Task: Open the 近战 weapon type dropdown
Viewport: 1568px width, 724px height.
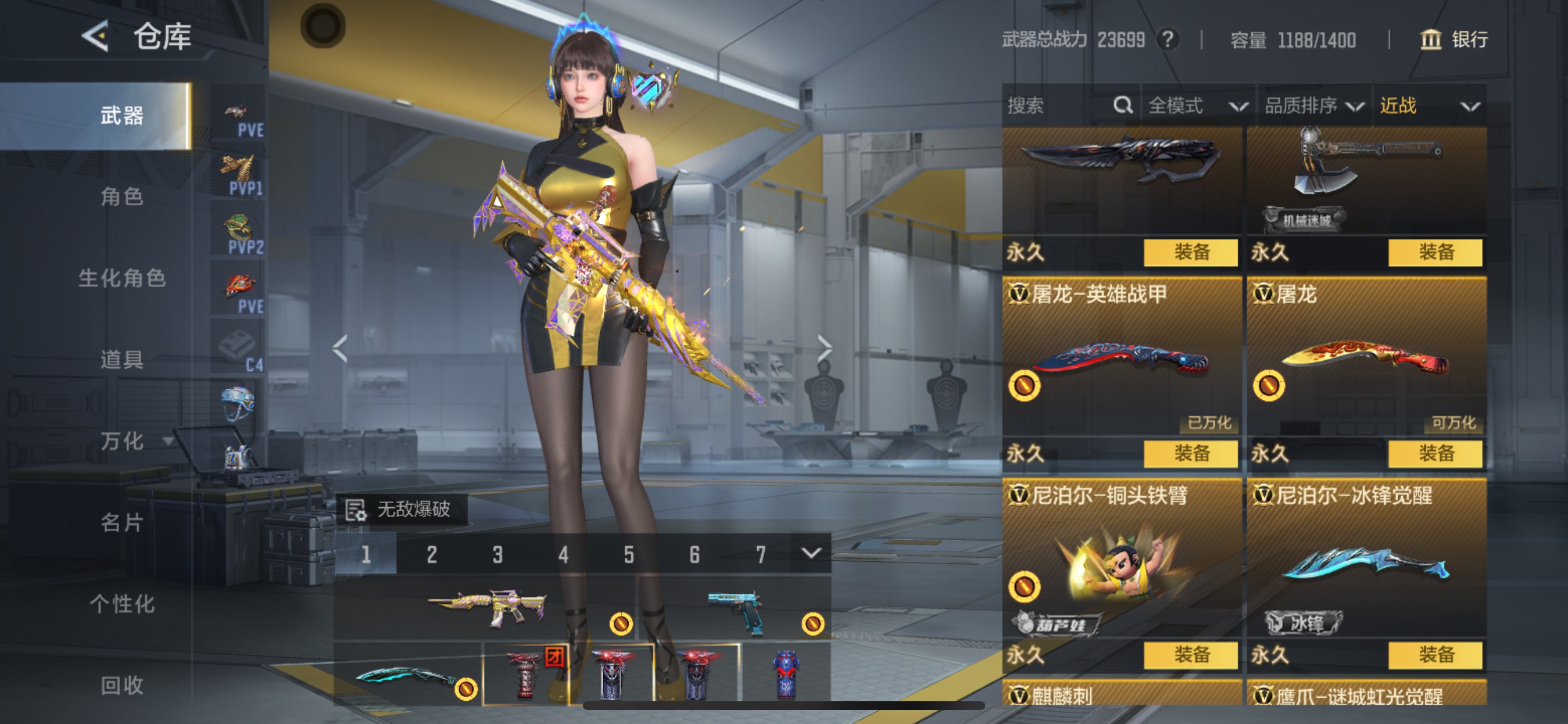Action: (1428, 106)
